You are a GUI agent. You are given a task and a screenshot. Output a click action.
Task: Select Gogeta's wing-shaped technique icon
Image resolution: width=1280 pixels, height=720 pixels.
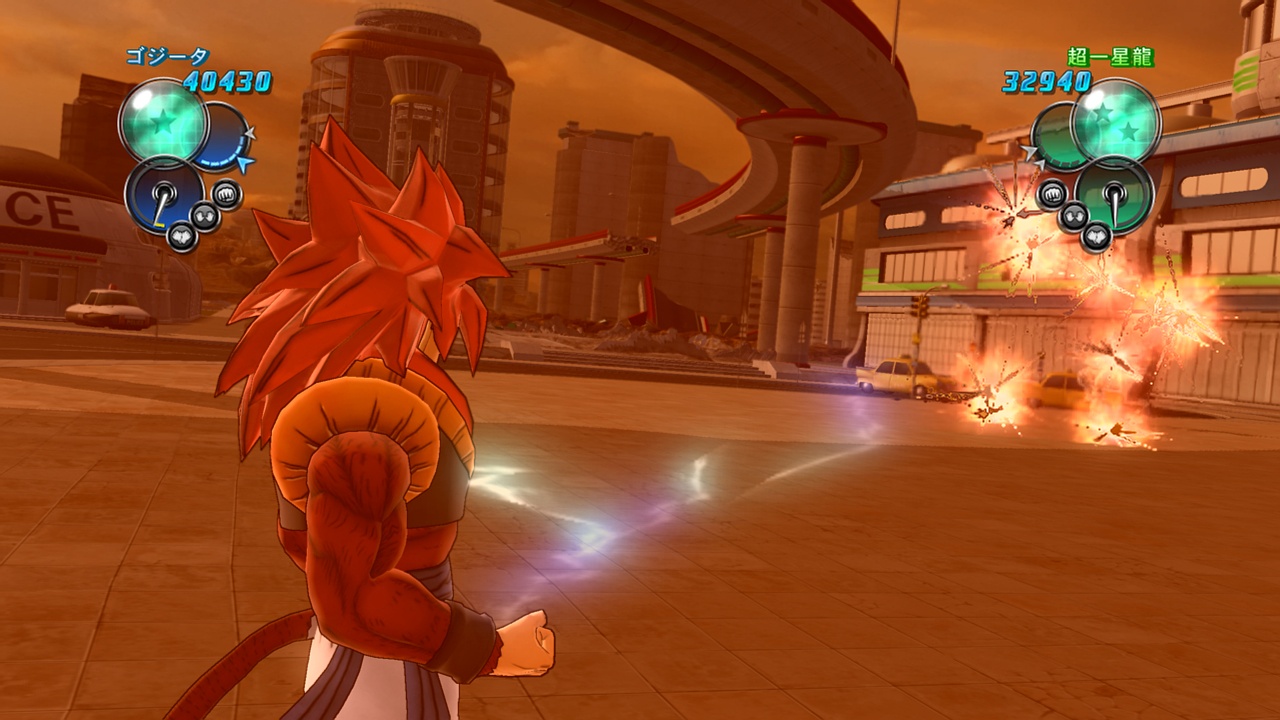tap(181, 234)
